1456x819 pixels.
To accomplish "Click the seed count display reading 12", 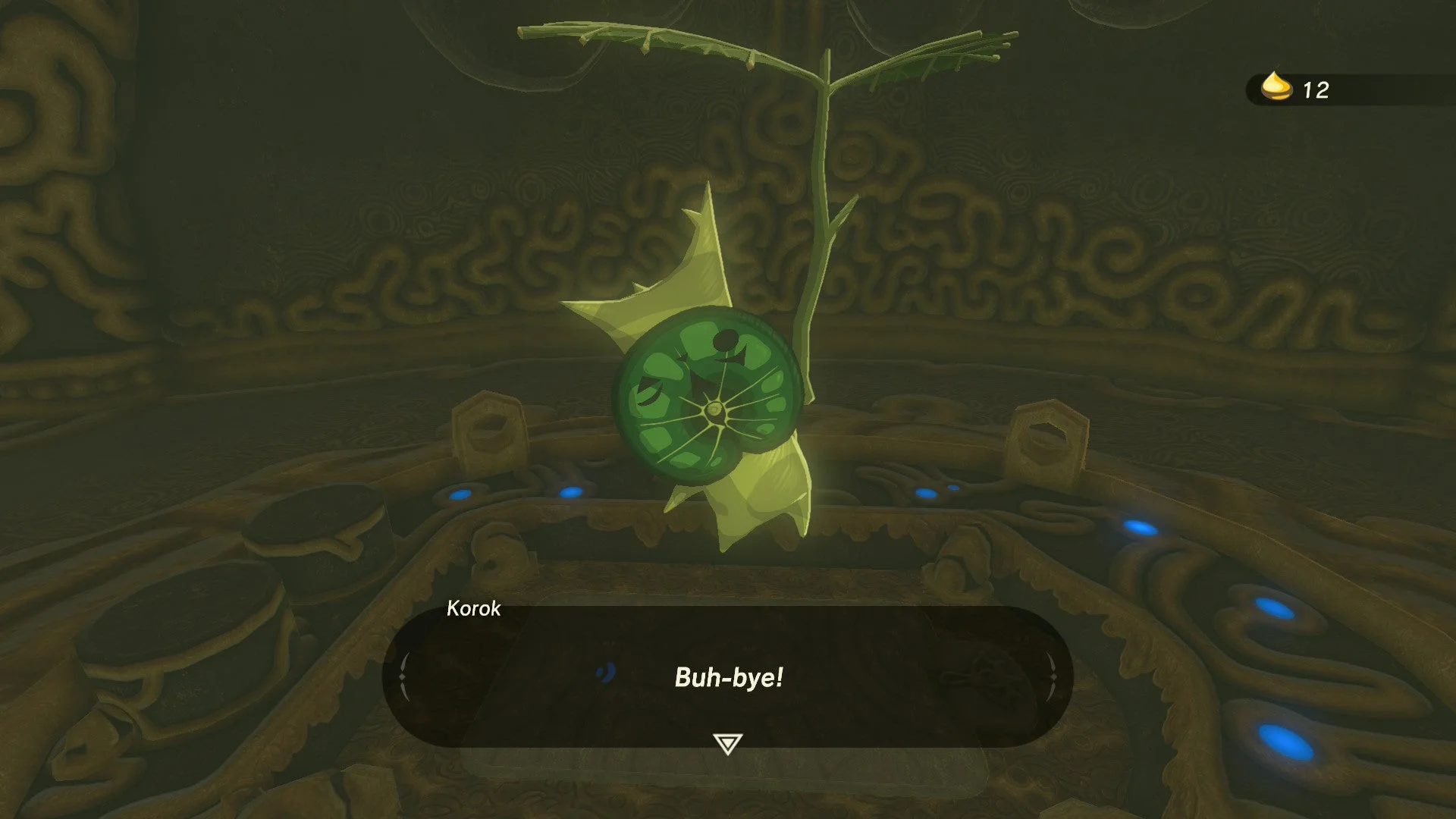I will click(1315, 89).
